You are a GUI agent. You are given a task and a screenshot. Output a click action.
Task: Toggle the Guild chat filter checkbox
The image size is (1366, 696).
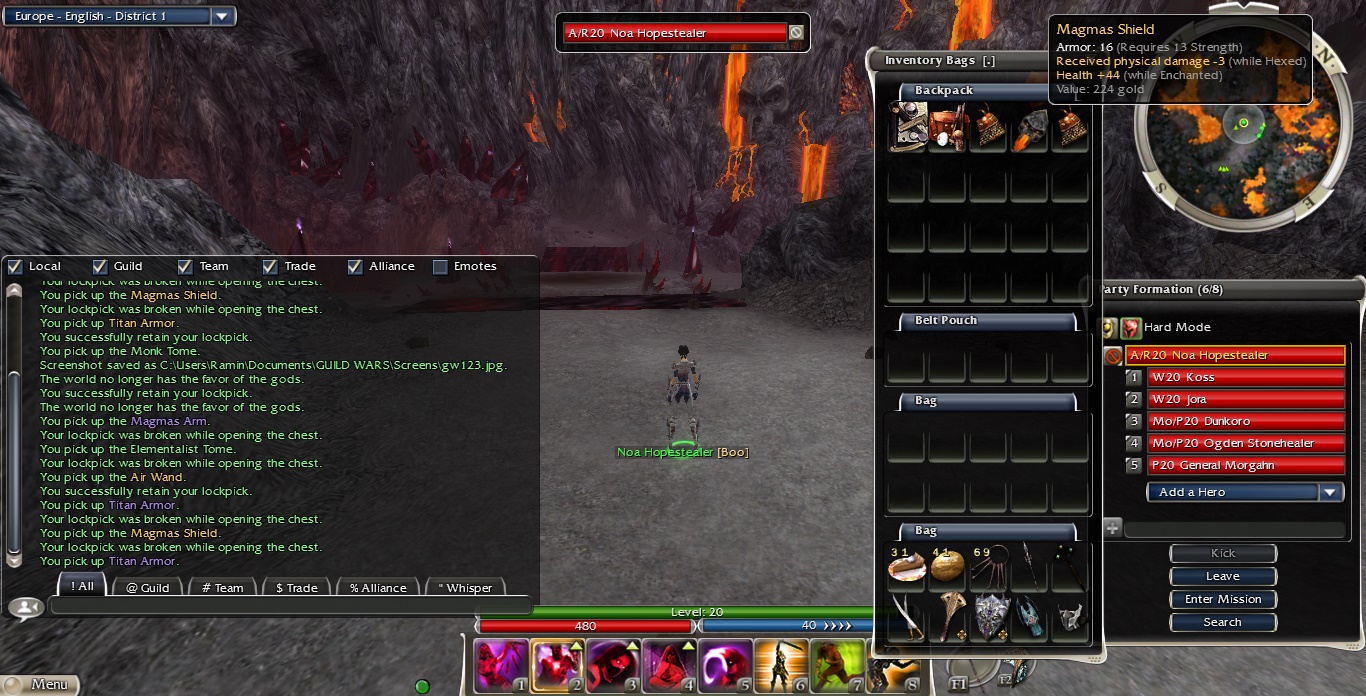coord(100,267)
